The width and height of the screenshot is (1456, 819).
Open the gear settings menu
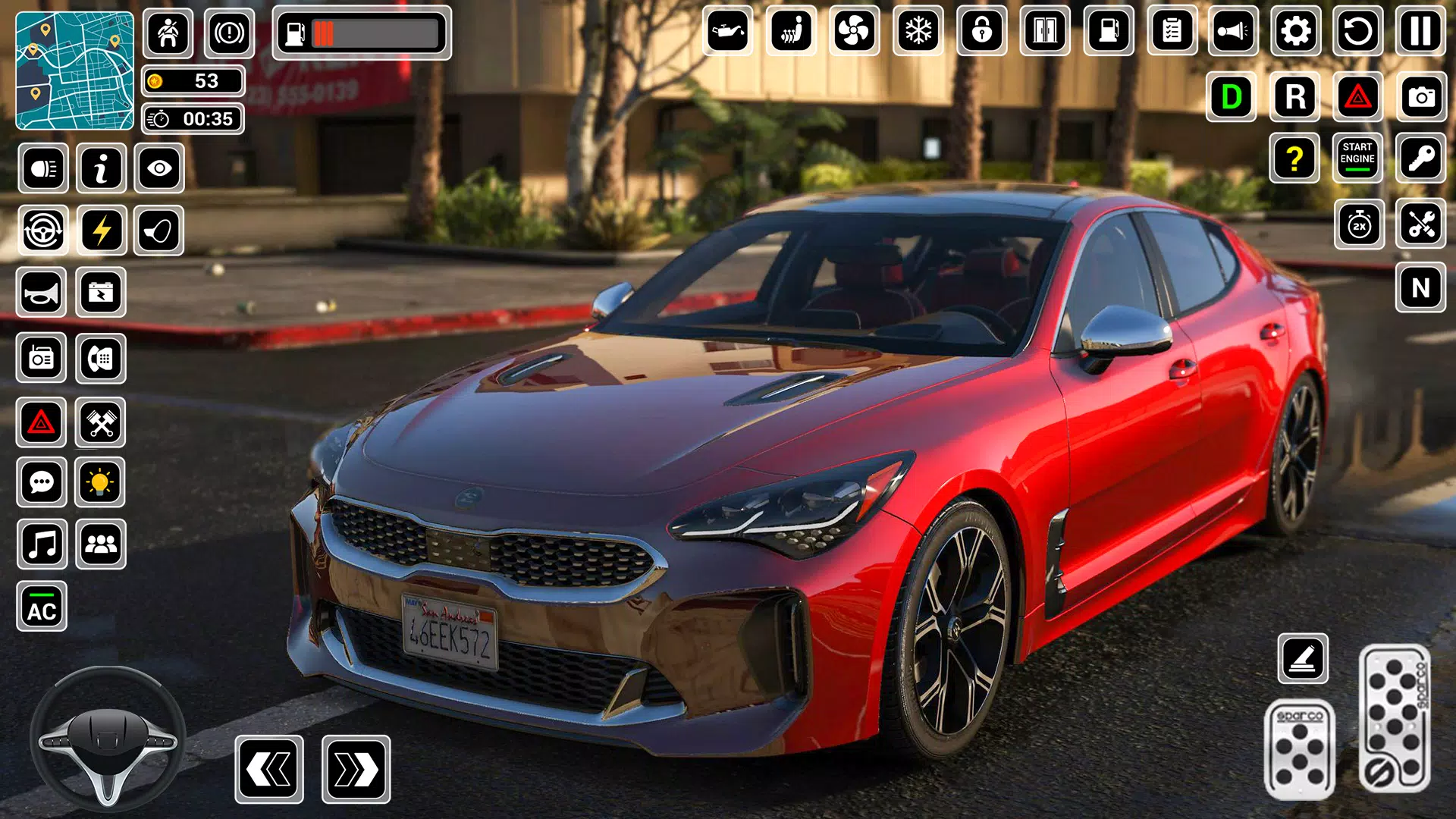pyautogui.click(x=1295, y=31)
